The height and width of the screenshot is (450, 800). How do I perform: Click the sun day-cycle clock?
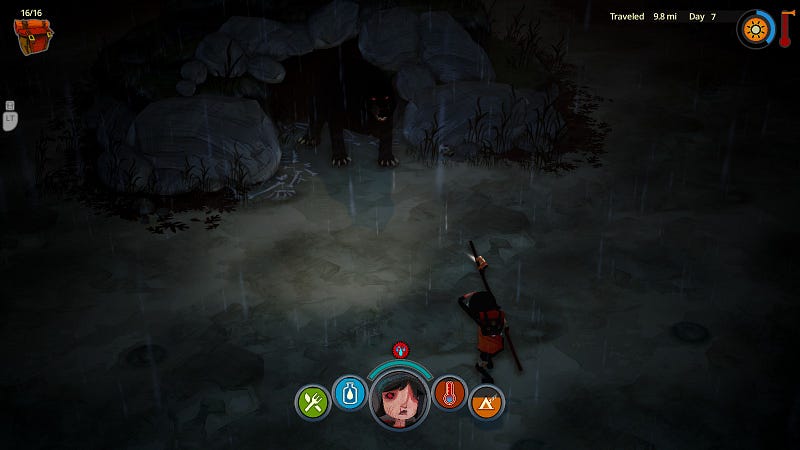pos(754,28)
